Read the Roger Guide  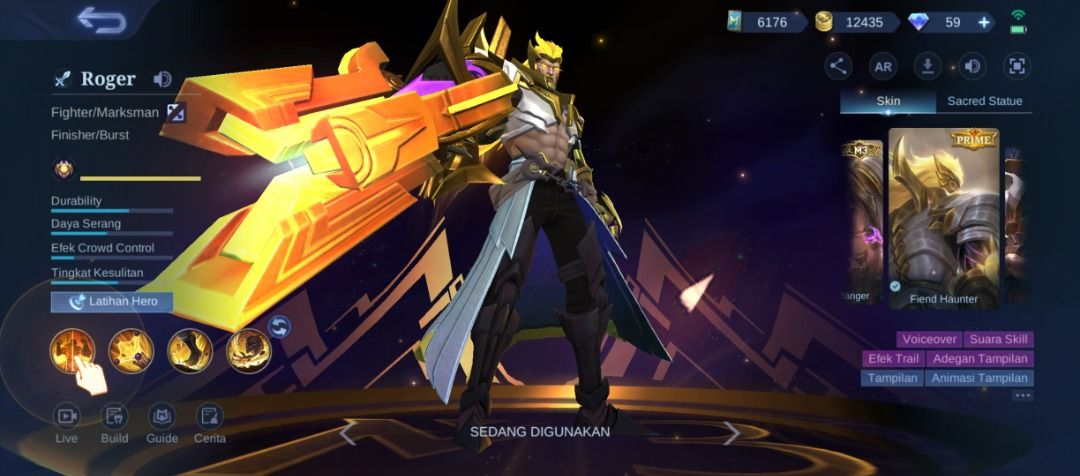pyautogui.click(x=162, y=423)
